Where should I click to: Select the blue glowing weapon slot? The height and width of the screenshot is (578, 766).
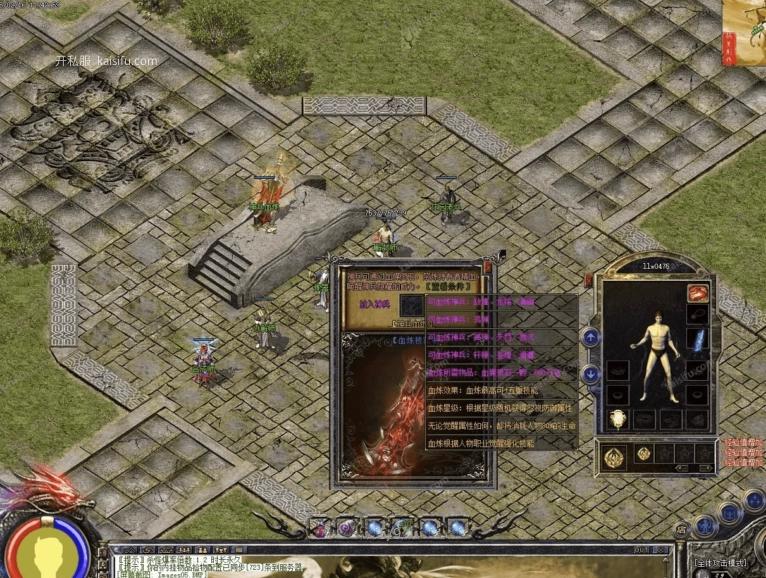698,340
